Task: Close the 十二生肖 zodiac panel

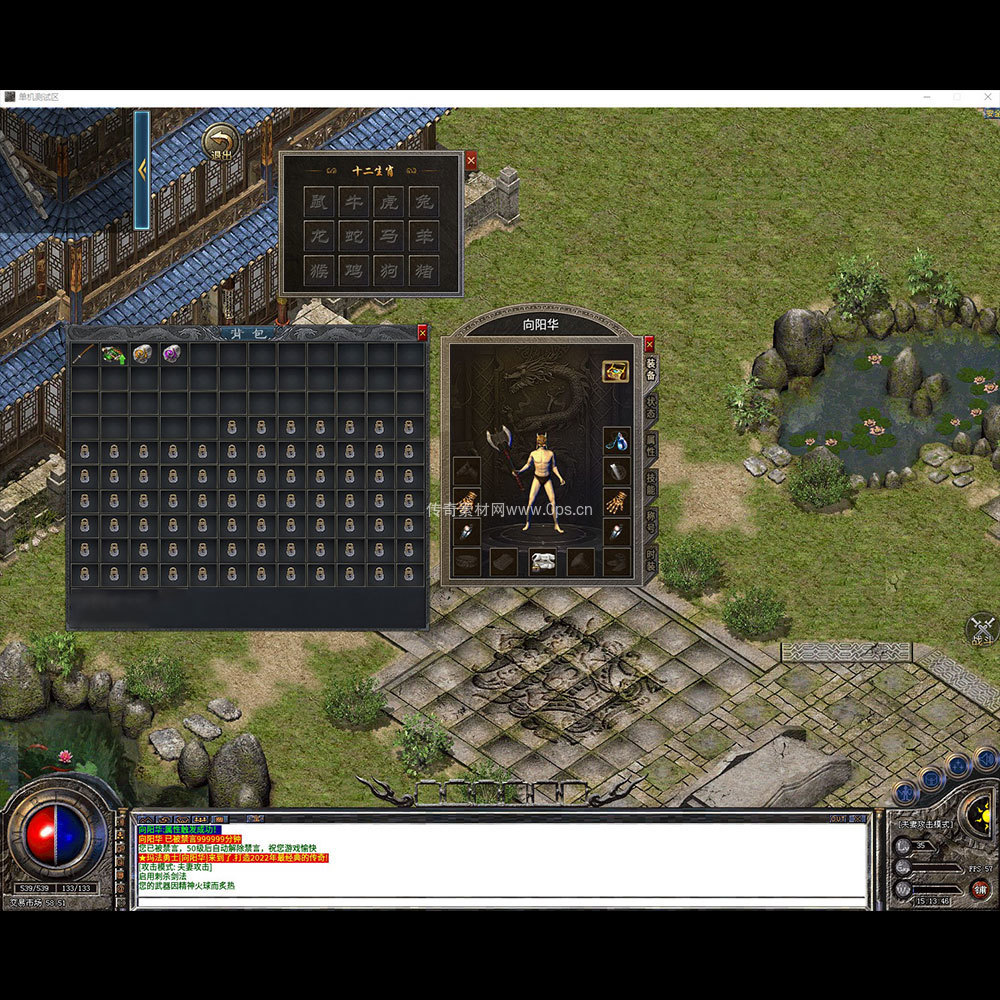Action: click(471, 160)
